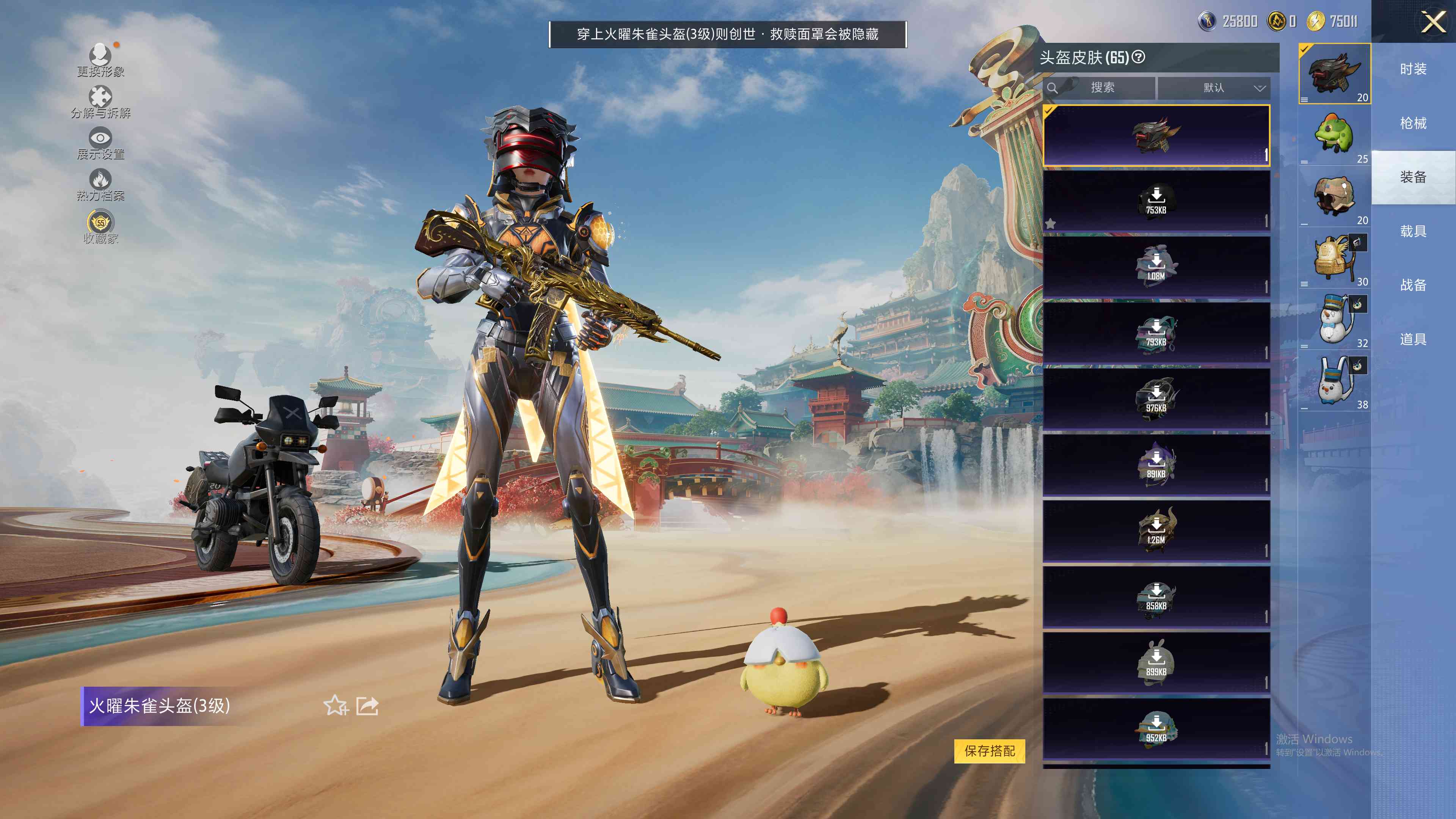Open the 道具 tab
1456x819 pixels.
1413,339
